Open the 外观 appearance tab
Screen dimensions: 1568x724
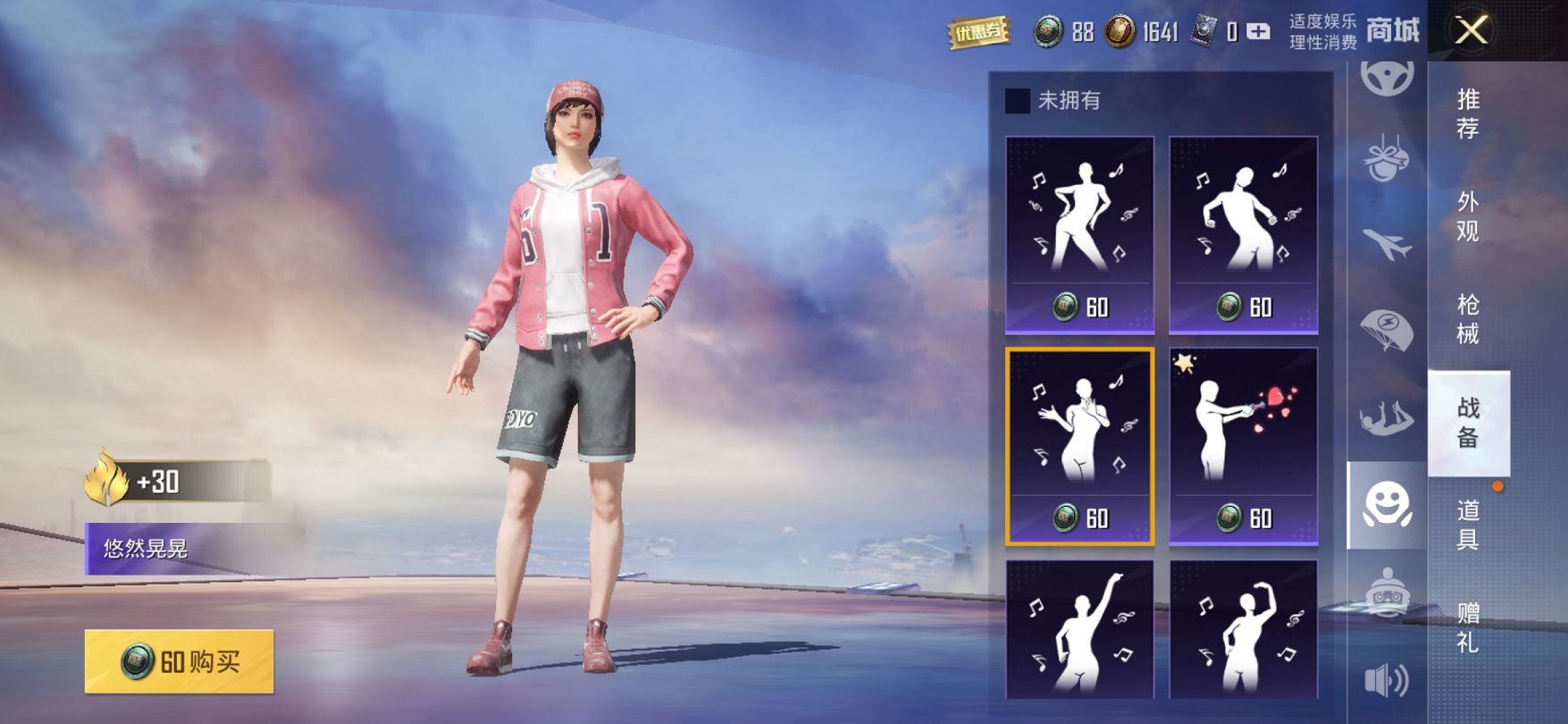pyautogui.click(x=1468, y=216)
